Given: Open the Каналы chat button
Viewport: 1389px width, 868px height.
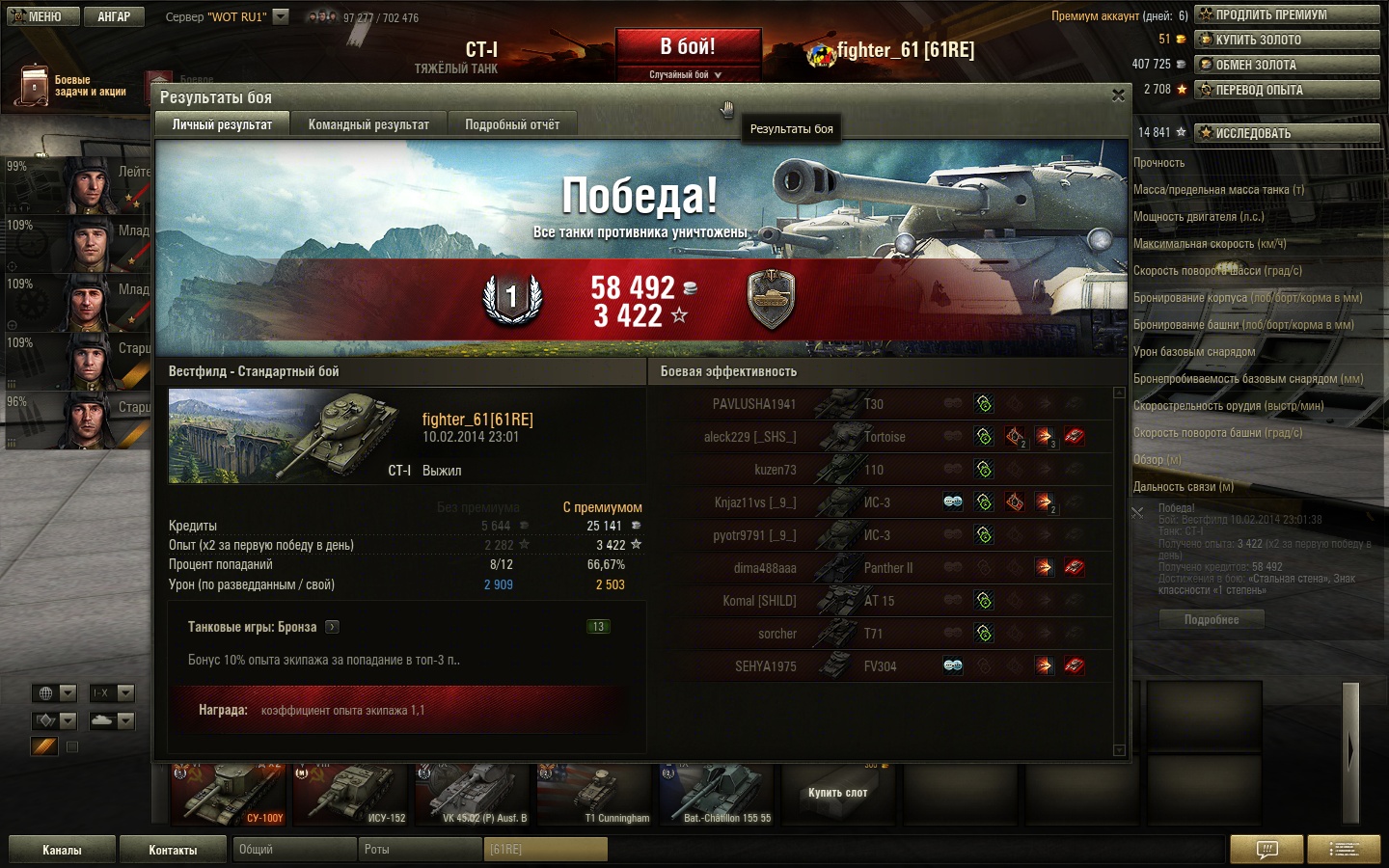Looking at the screenshot, I should [x=62, y=850].
